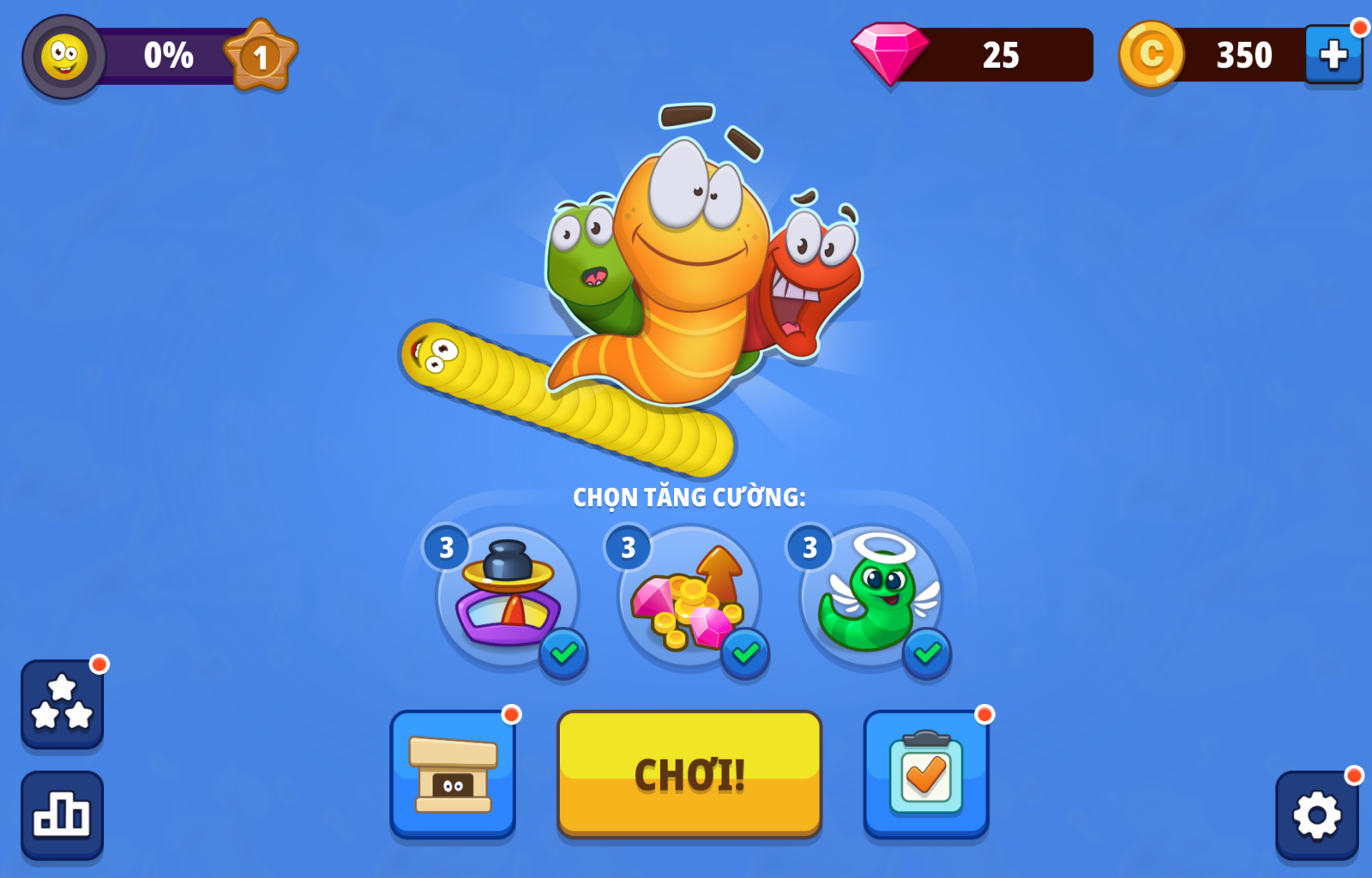Screen dimensions: 1372x878
Task: Open the clipboard missions checklist
Action: click(x=926, y=773)
